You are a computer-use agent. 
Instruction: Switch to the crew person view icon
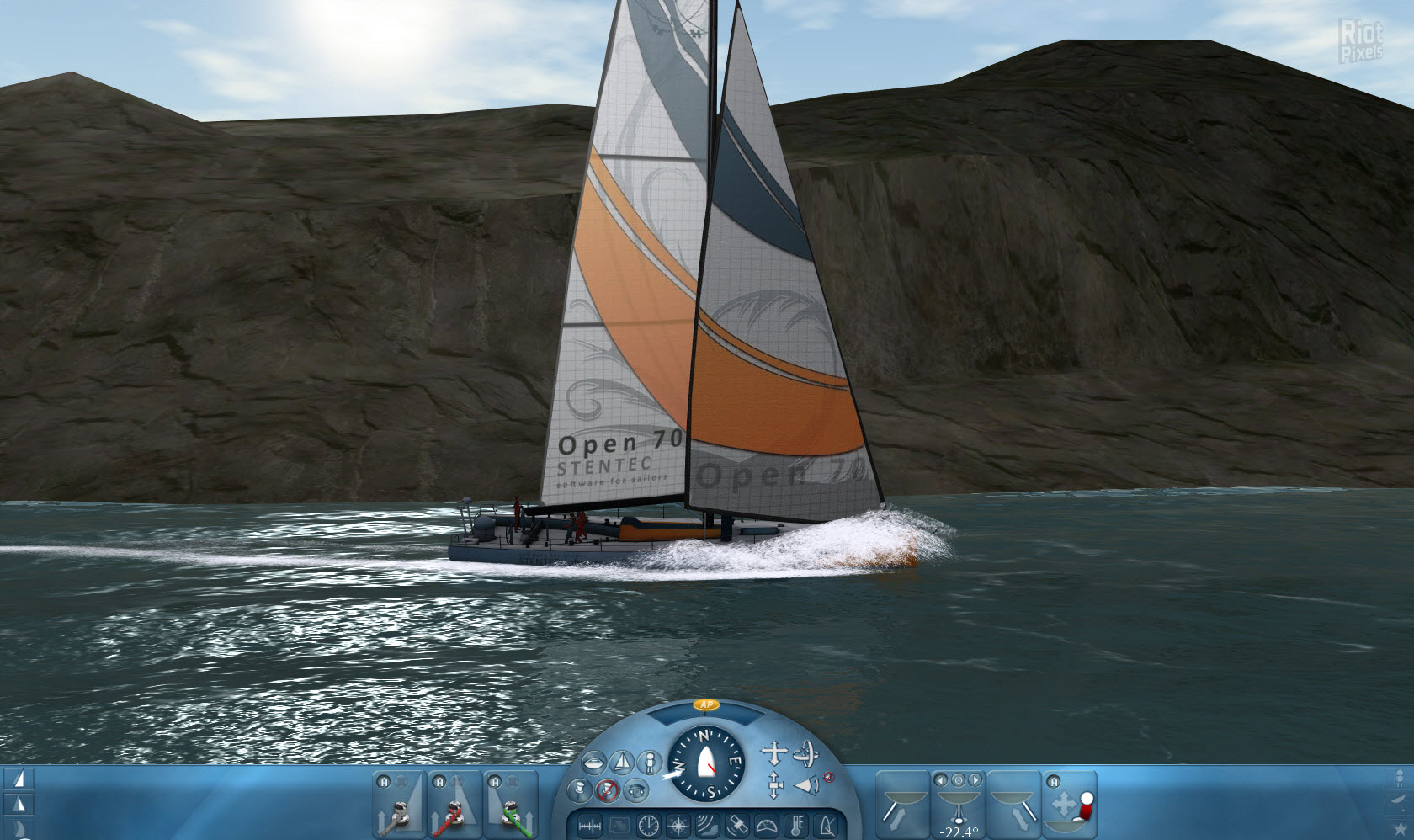[x=649, y=763]
